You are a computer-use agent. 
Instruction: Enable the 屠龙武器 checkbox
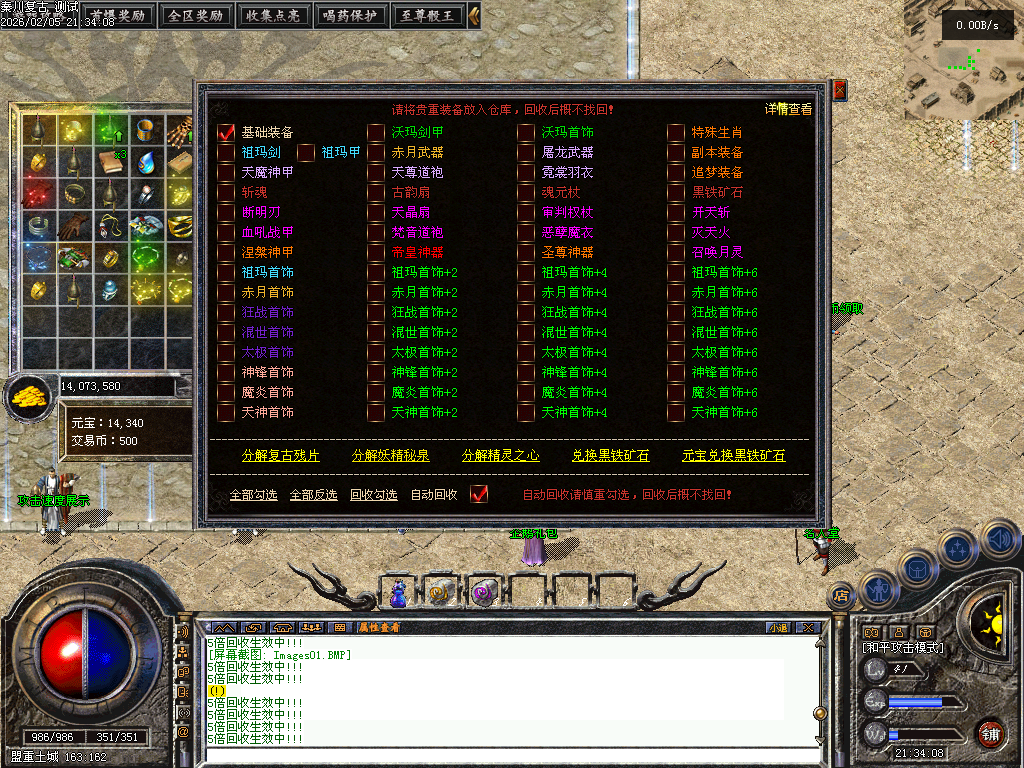point(526,152)
